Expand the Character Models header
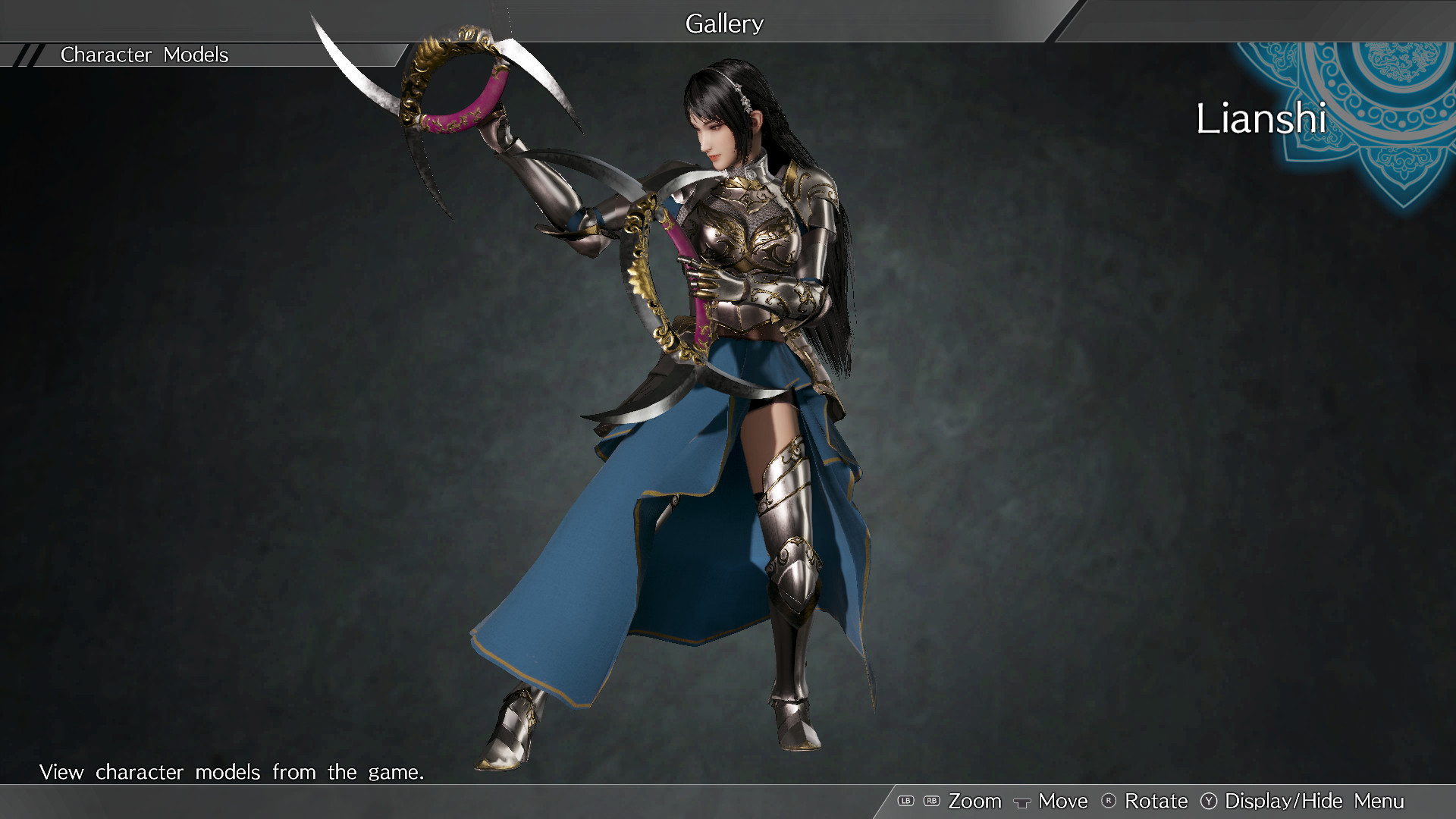Image resolution: width=1456 pixels, height=819 pixels. (144, 55)
